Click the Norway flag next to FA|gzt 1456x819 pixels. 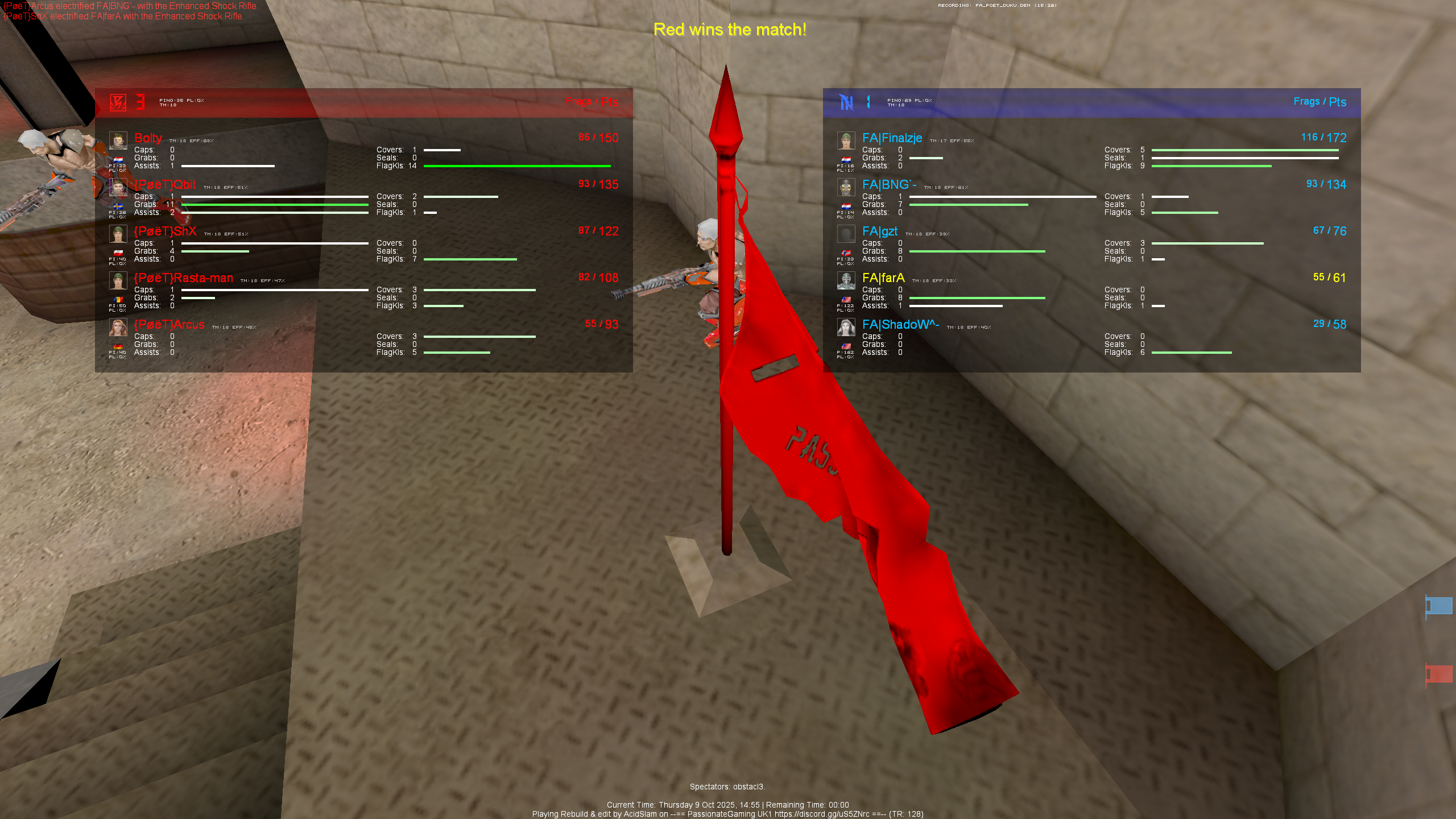(x=846, y=253)
